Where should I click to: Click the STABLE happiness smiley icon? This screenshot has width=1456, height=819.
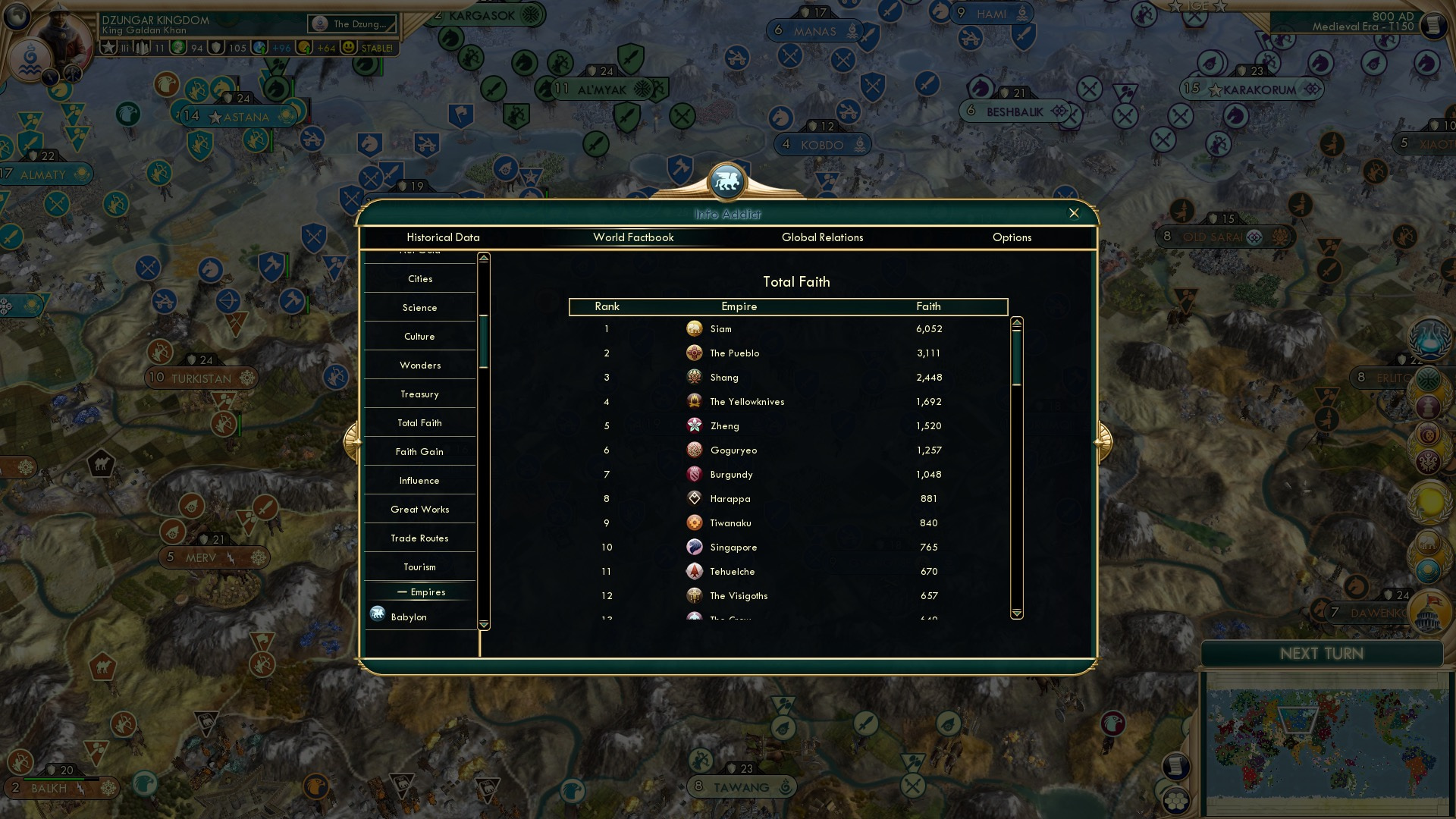click(x=347, y=48)
